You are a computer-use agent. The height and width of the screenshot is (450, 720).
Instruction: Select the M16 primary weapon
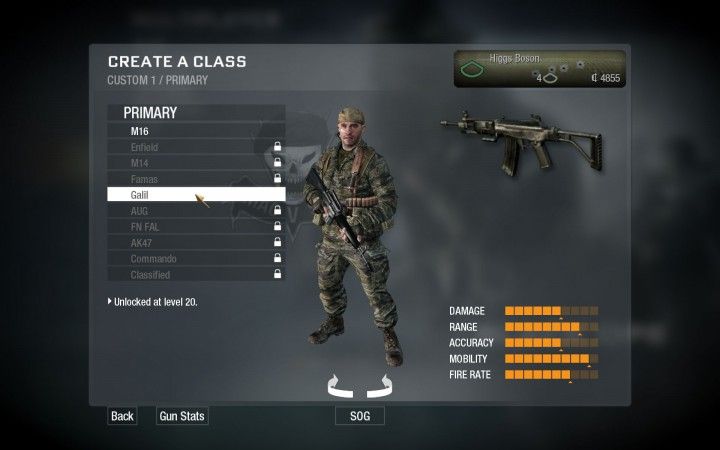(x=195, y=131)
